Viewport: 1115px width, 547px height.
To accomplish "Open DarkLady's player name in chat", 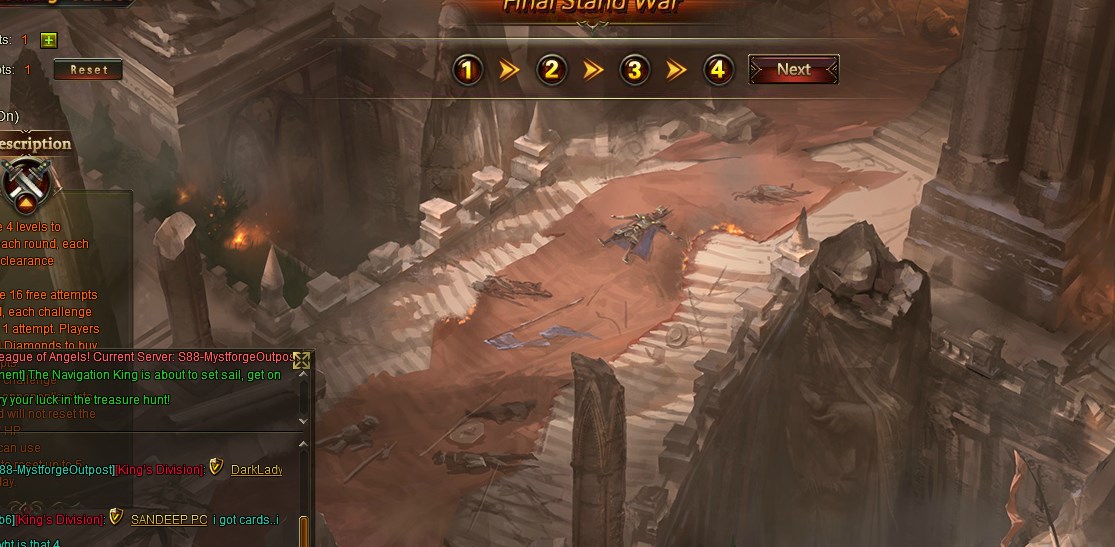I will click(x=256, y=469).
